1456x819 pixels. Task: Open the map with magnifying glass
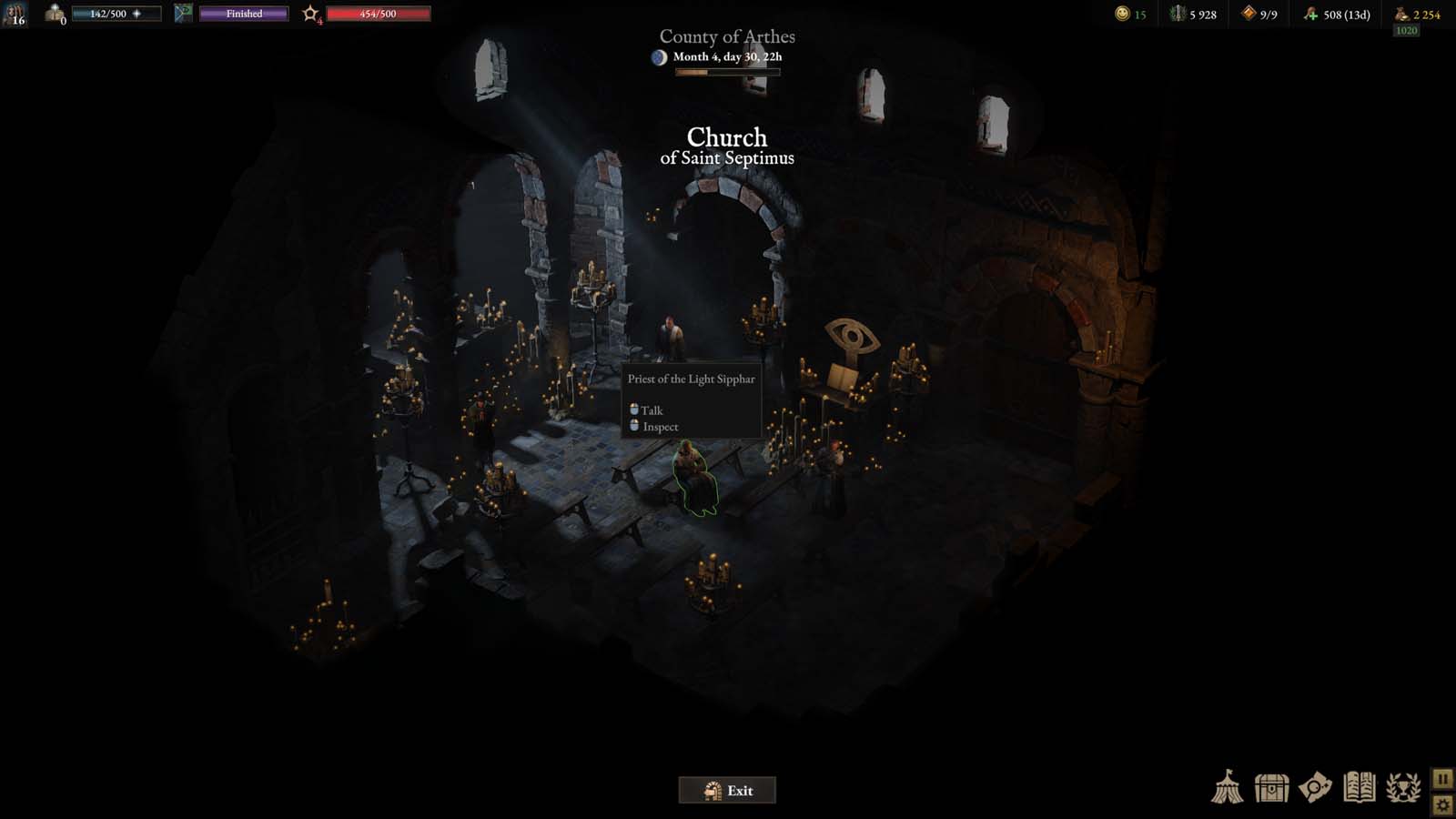(1315, 787)
